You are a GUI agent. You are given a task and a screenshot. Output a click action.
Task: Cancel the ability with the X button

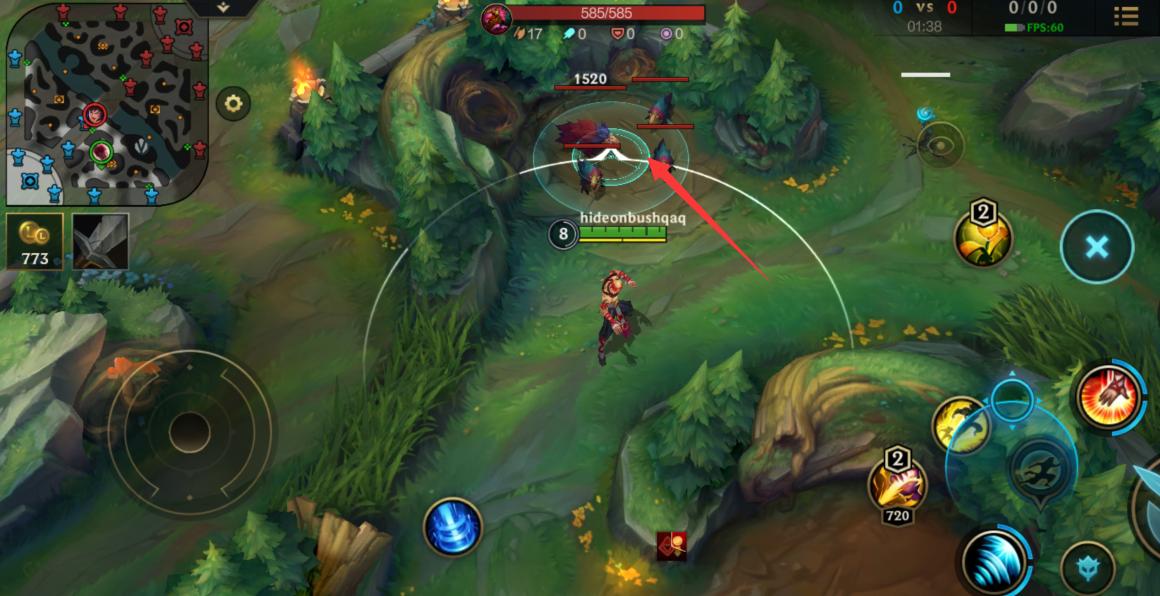[x=1097, y=247]
